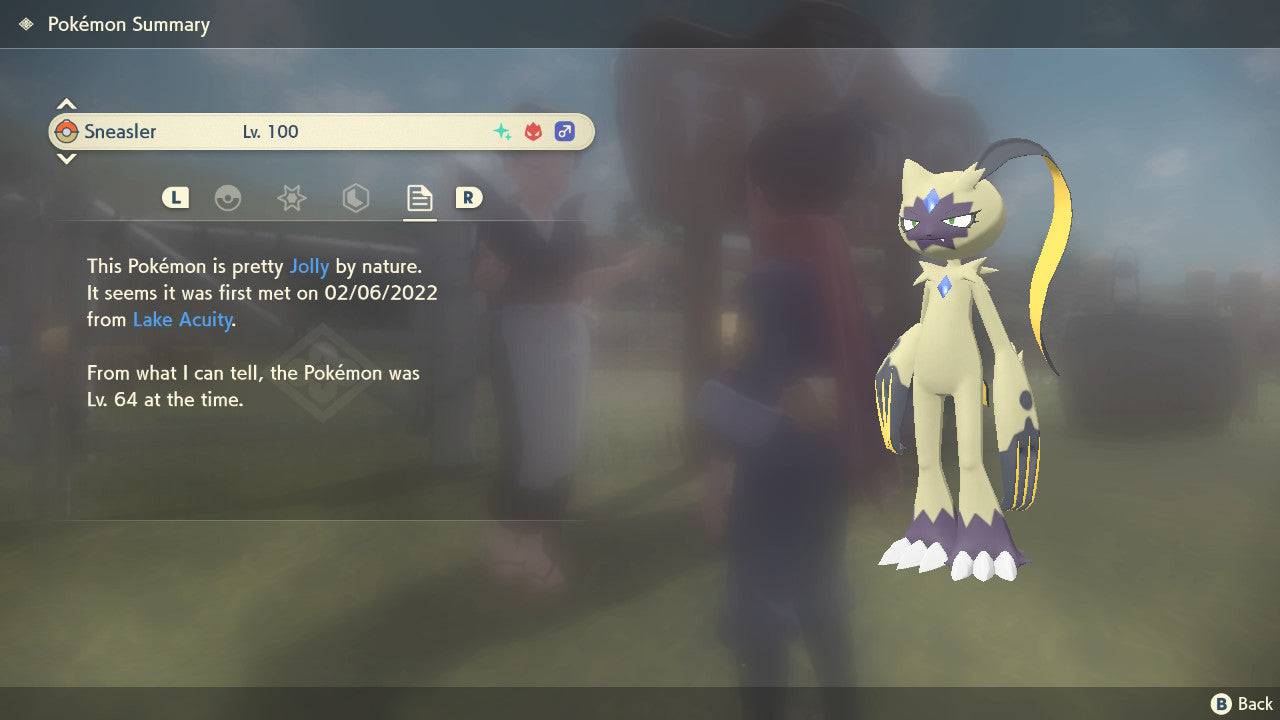Select the memo summary page icon
1280x720 pixels.
[418, 198]
